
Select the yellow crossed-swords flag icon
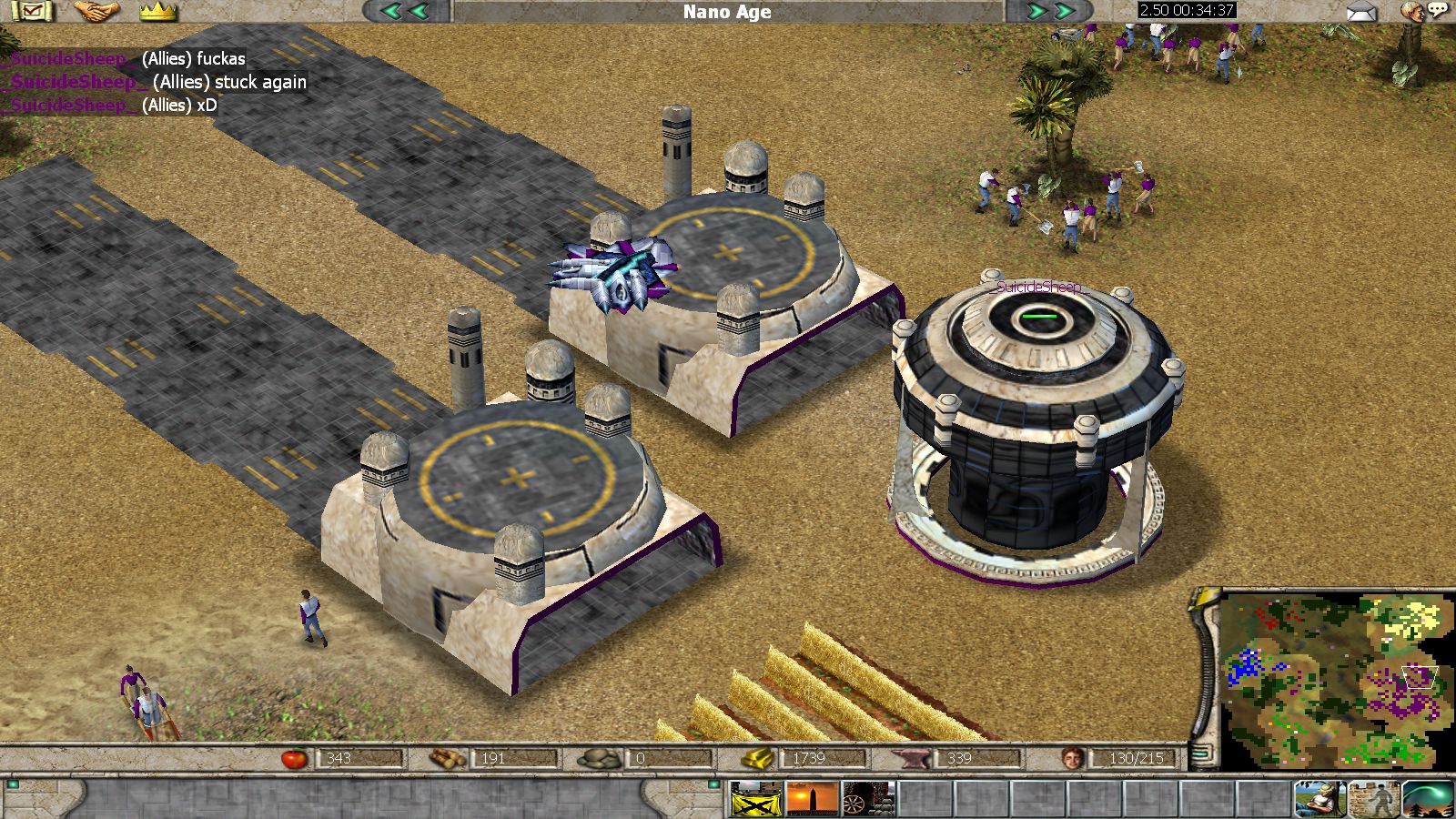756,800
